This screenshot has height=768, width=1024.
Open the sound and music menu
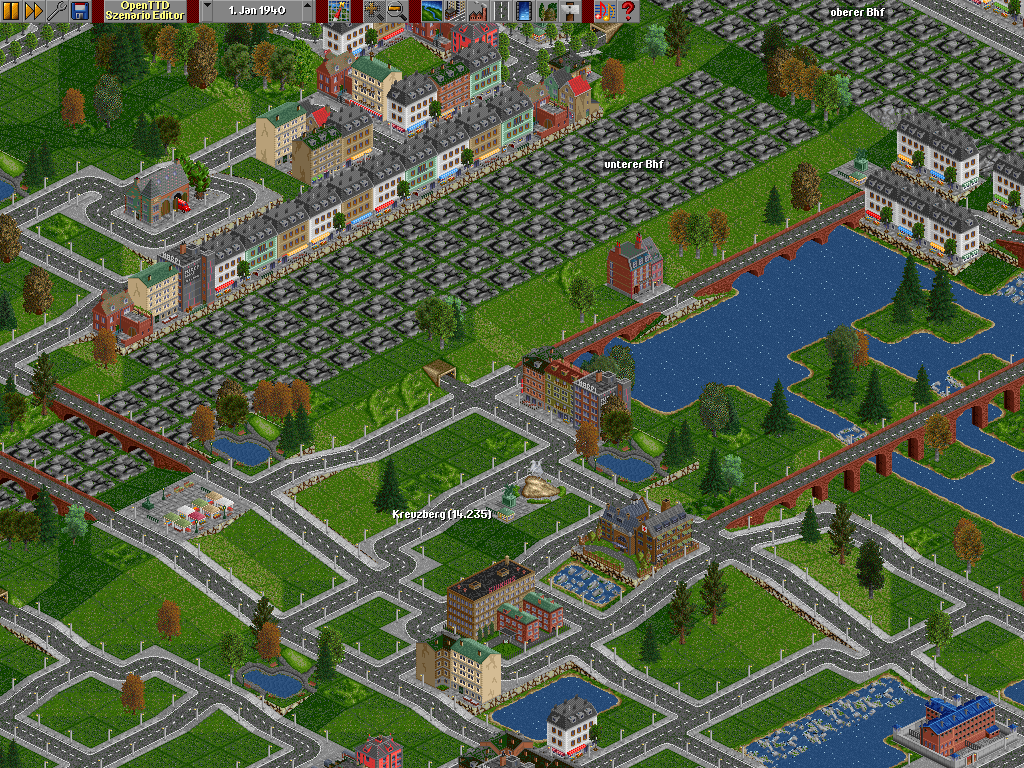[x=603, y=11]
